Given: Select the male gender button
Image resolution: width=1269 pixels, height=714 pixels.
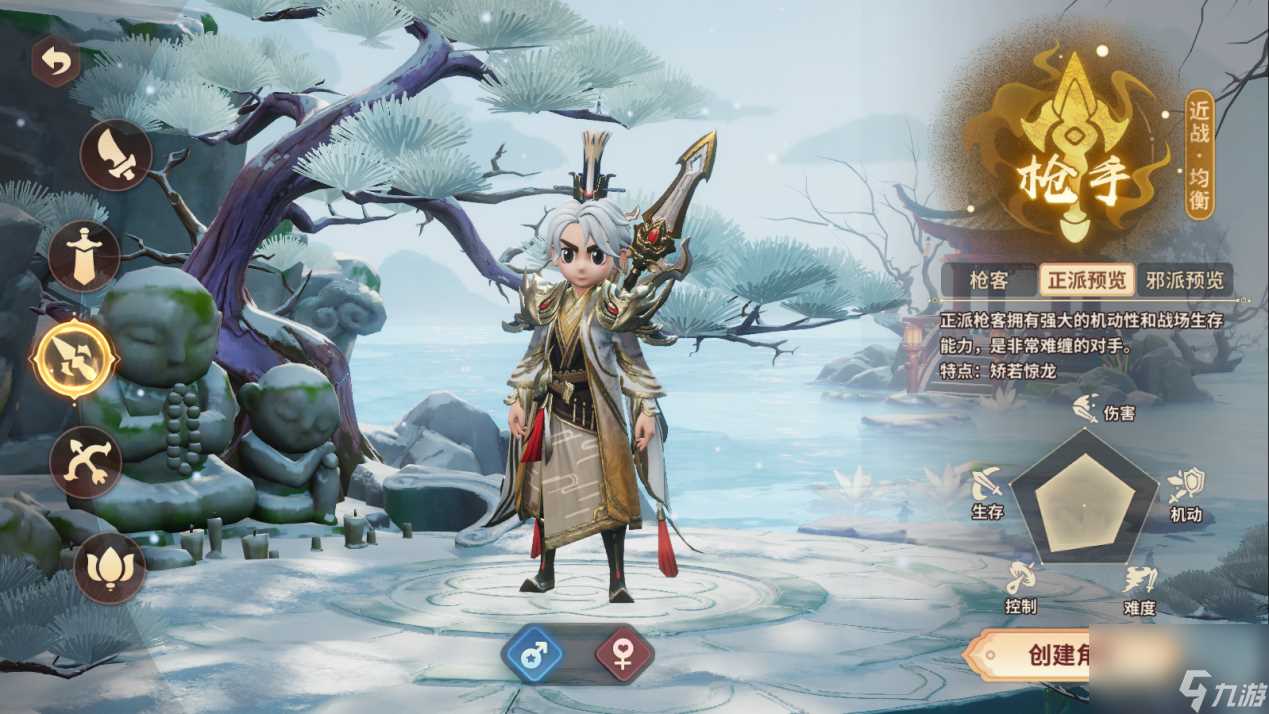Looking at the screenshot, I should click(x=532, y=655).
